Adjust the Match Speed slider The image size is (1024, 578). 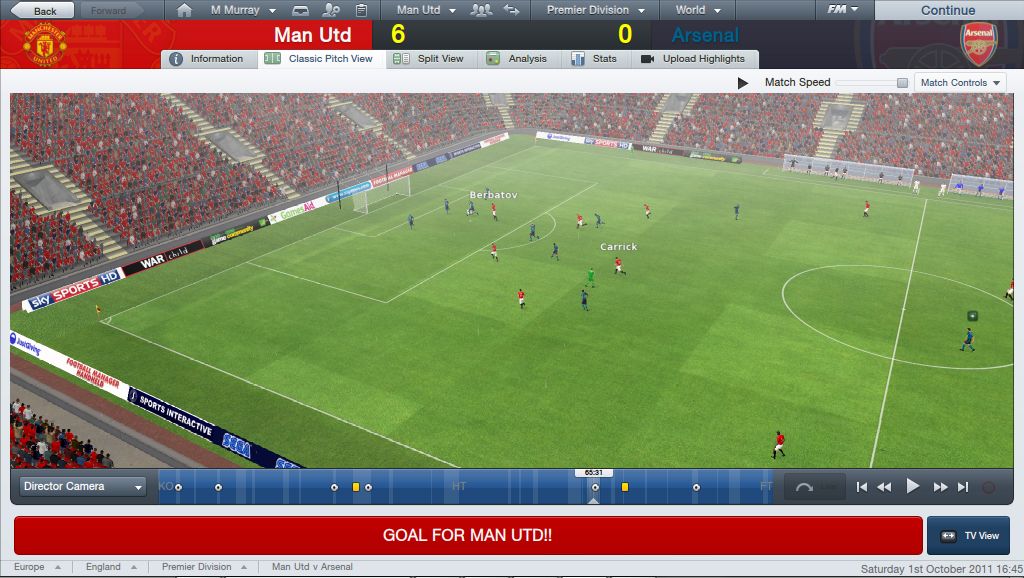pos(902,83)
